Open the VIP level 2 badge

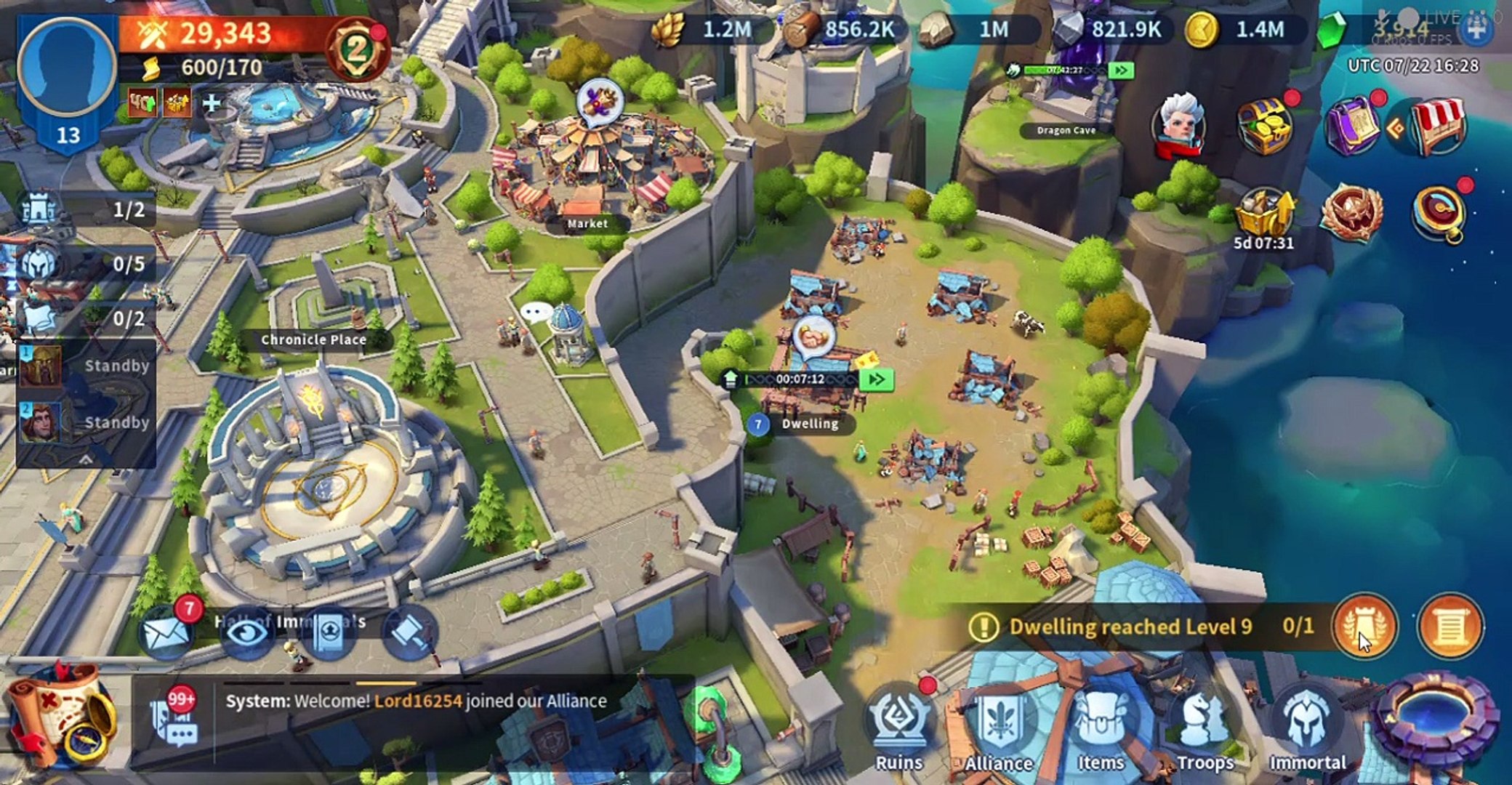[x=357, y=49]
